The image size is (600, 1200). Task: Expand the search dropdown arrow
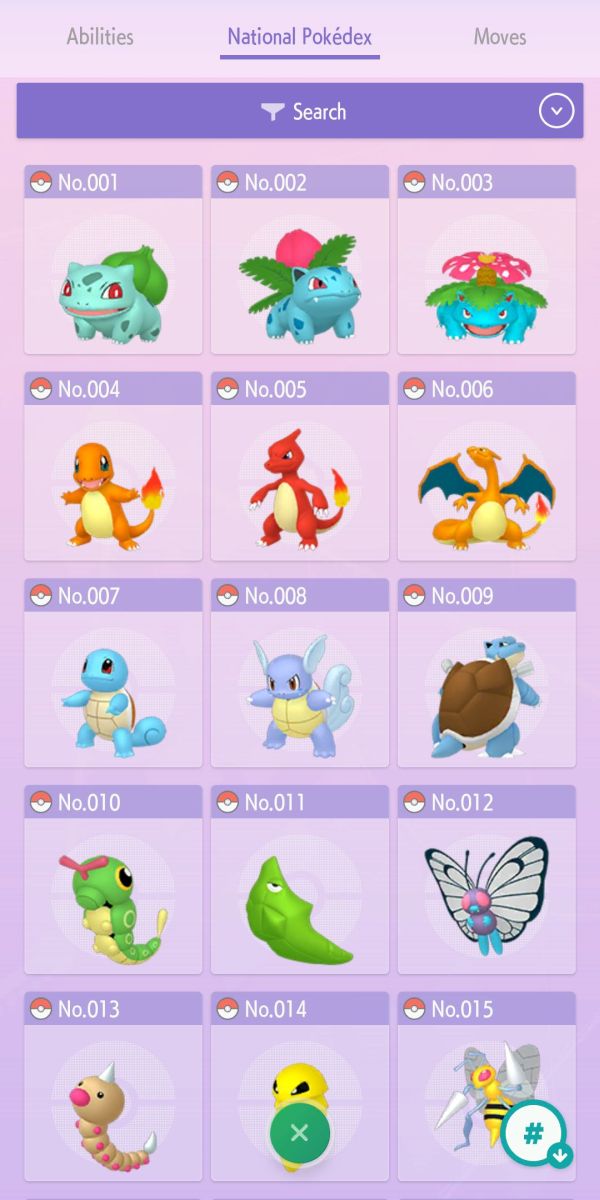[x=557, y=111]
